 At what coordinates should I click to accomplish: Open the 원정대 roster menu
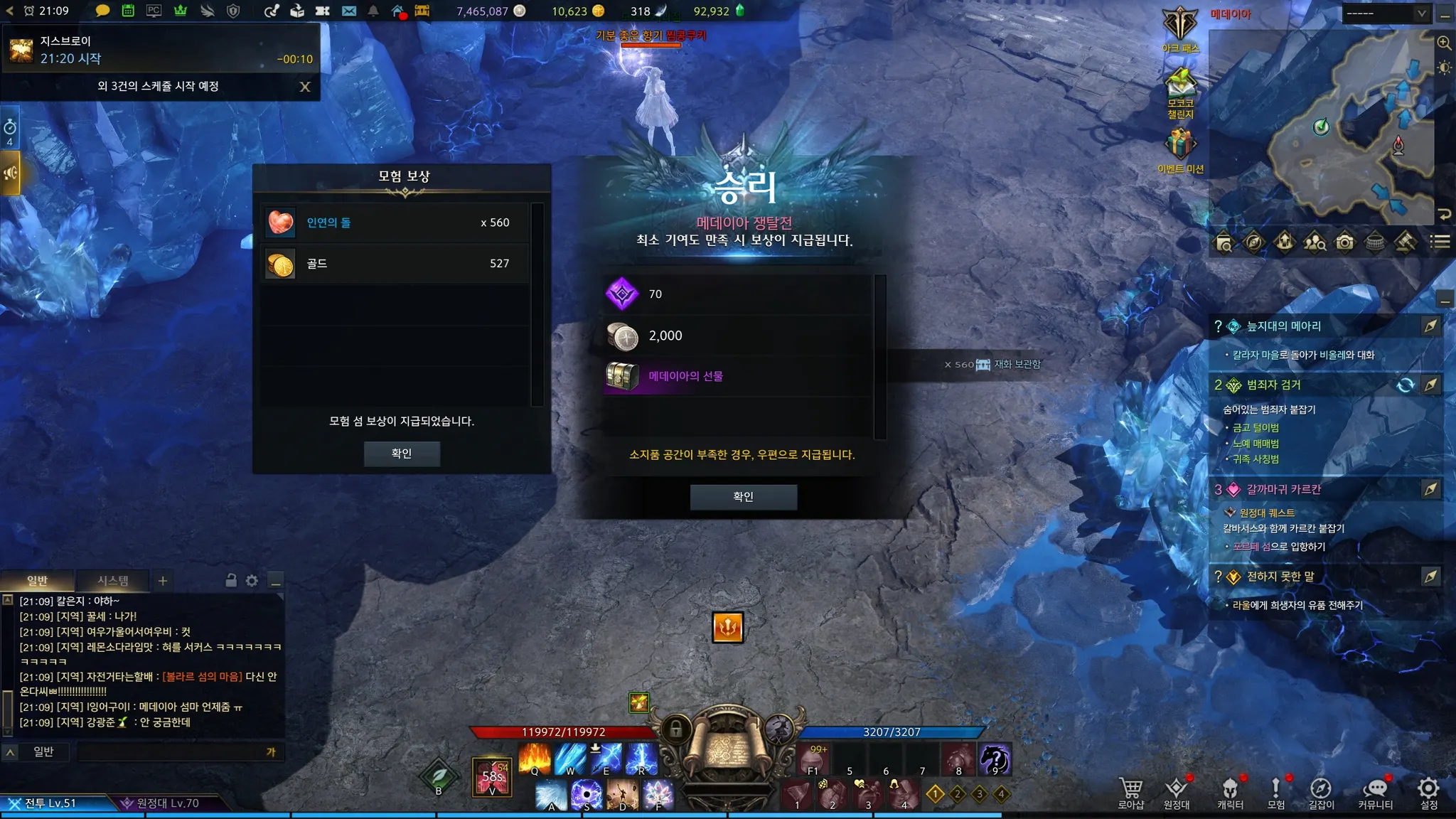click(x=1177, y=793)
